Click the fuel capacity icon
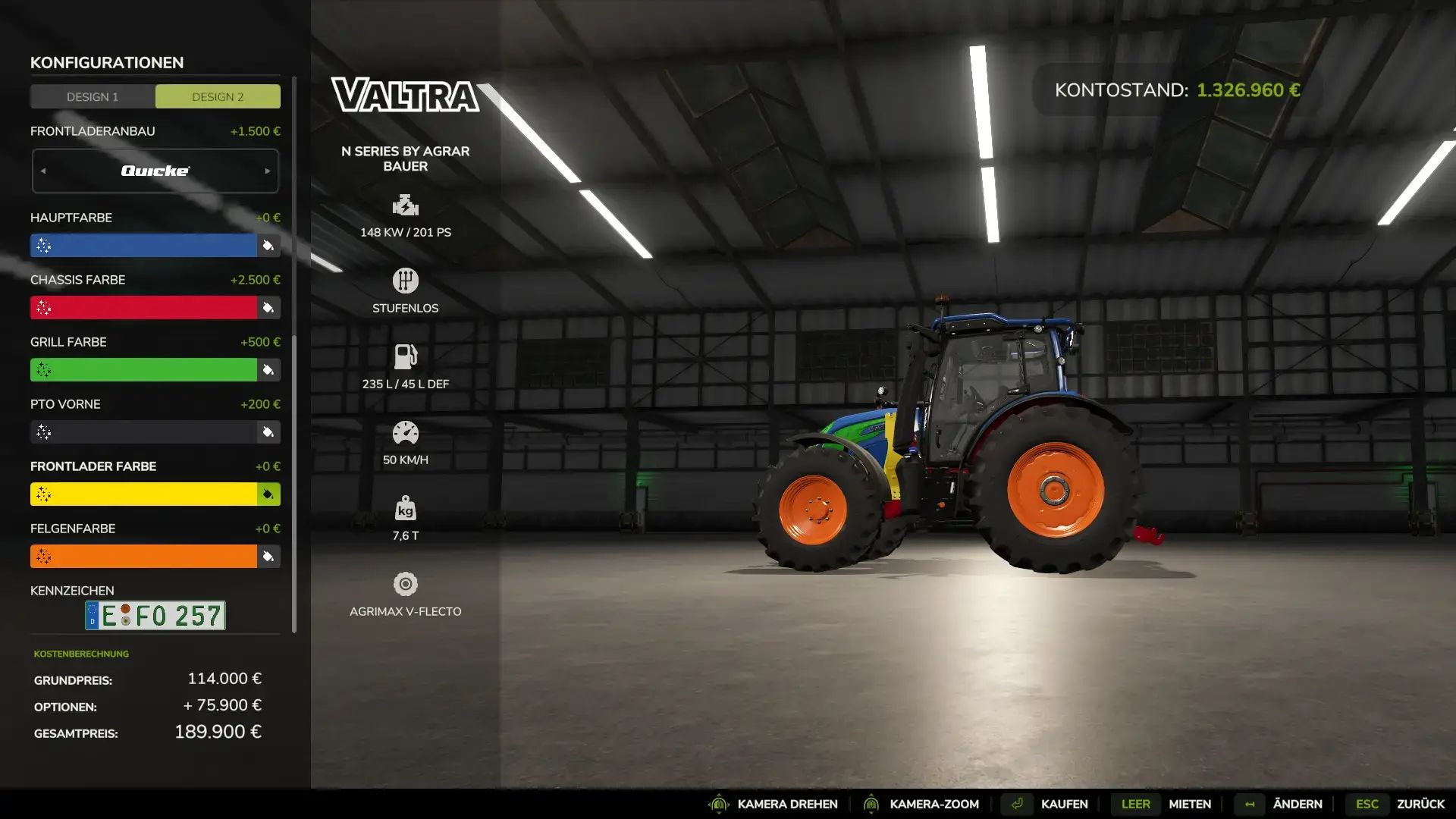 pos(406,355)
